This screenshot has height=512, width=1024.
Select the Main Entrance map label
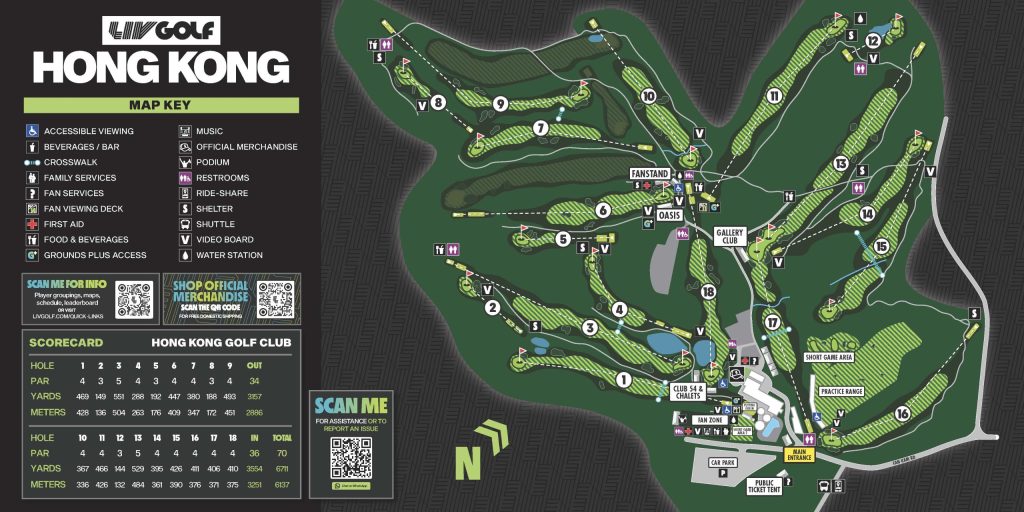point(799,453)
